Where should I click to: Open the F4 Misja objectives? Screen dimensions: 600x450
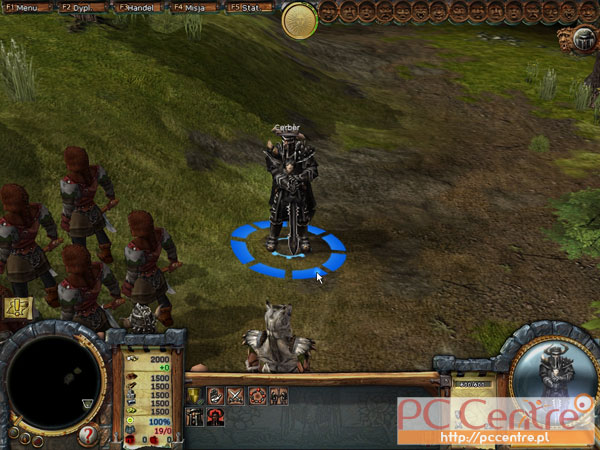[193, 6]
